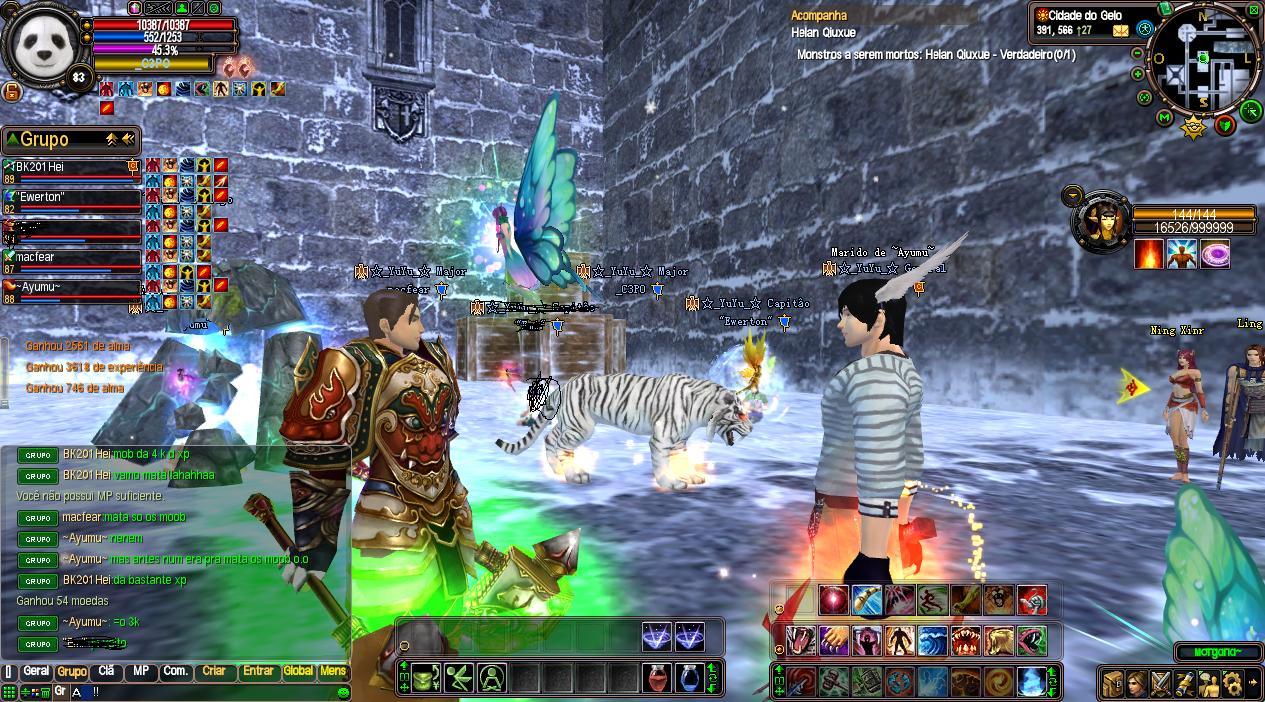The height and width of the screenshot is (702, 1265).
Task: Open the mail envelope icon
Action: click(1120, 31)
